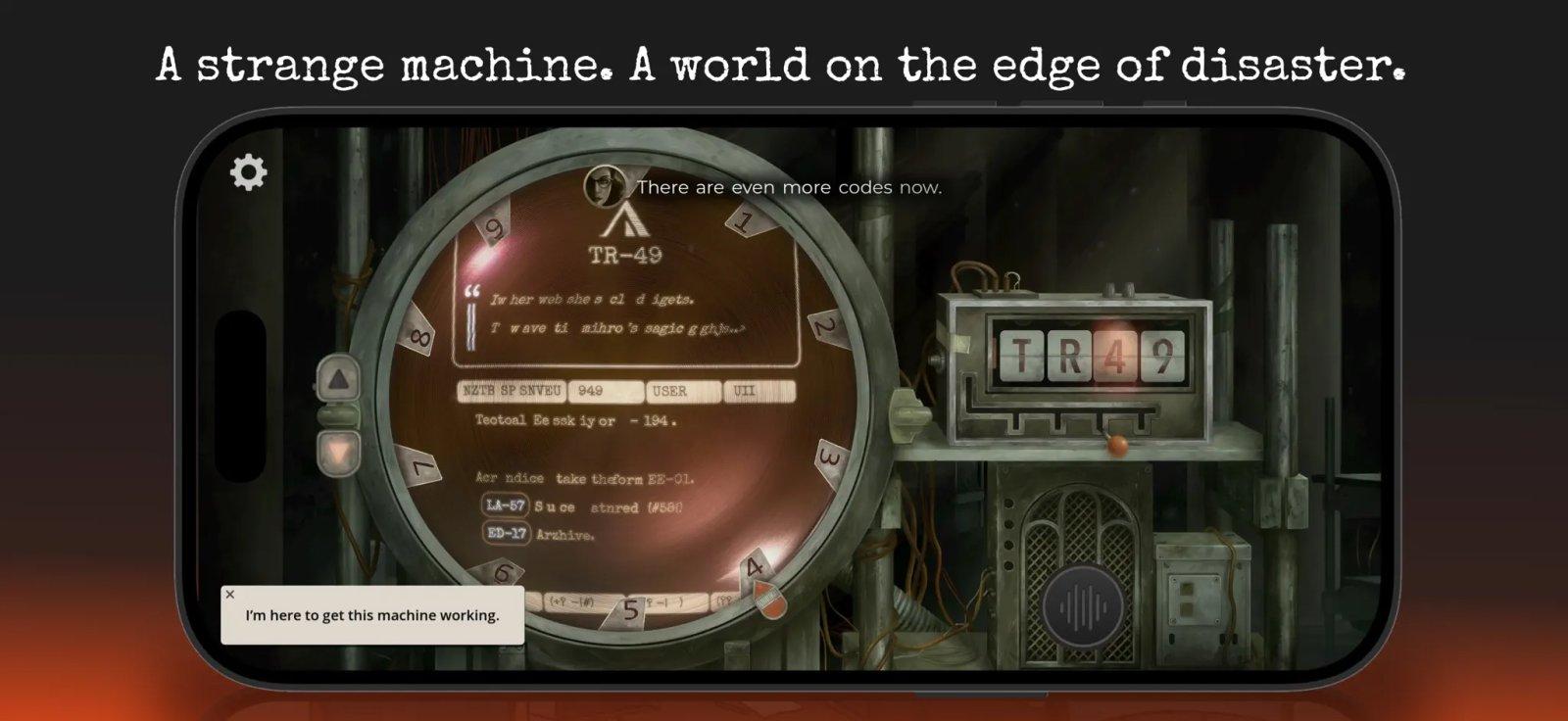Dismiss the dialogue bubble with the X
The height and width of the screenshot is (721, 1568).
click(232, 594)
